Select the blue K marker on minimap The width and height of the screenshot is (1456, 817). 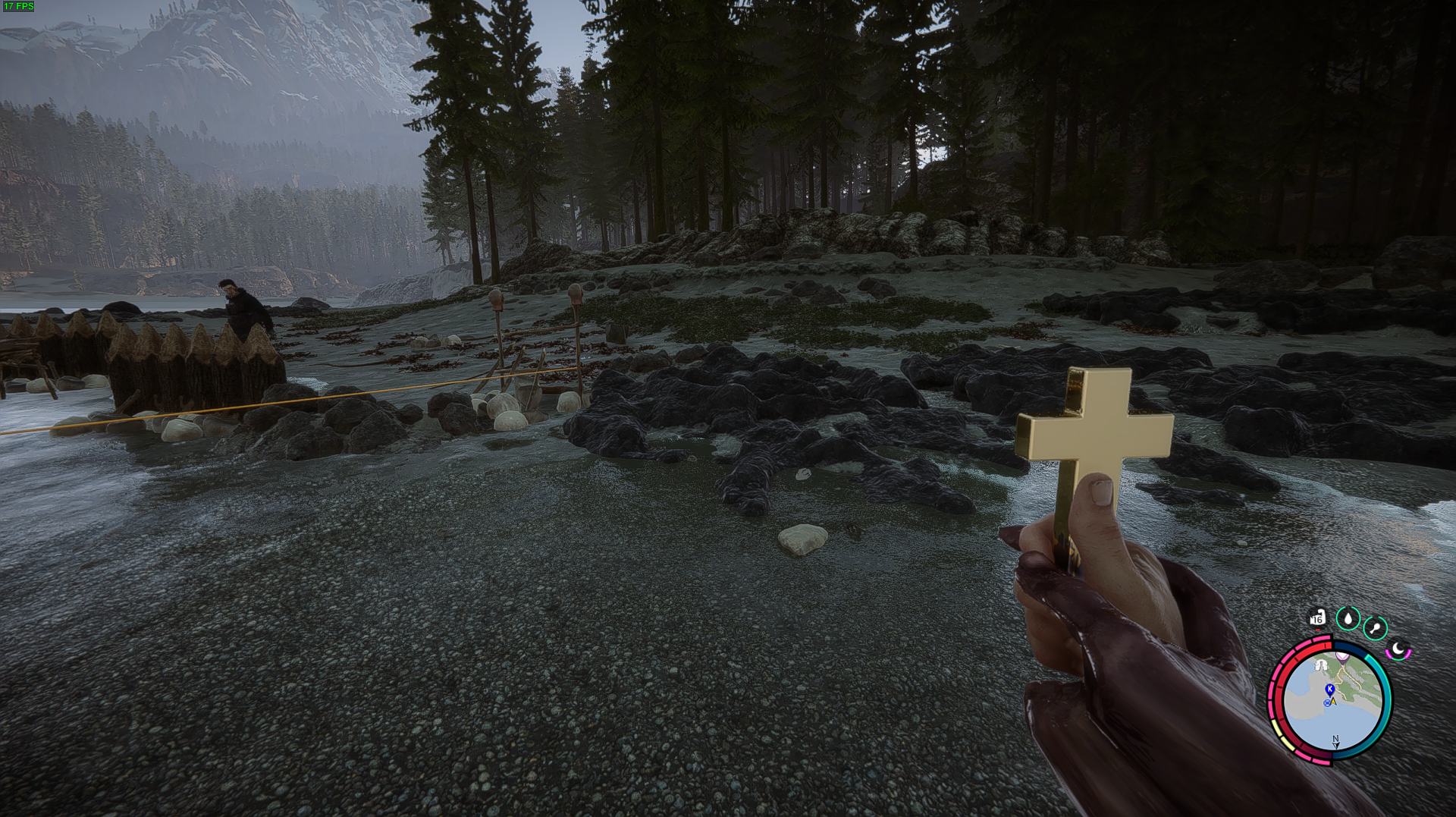coord(1329,689)
